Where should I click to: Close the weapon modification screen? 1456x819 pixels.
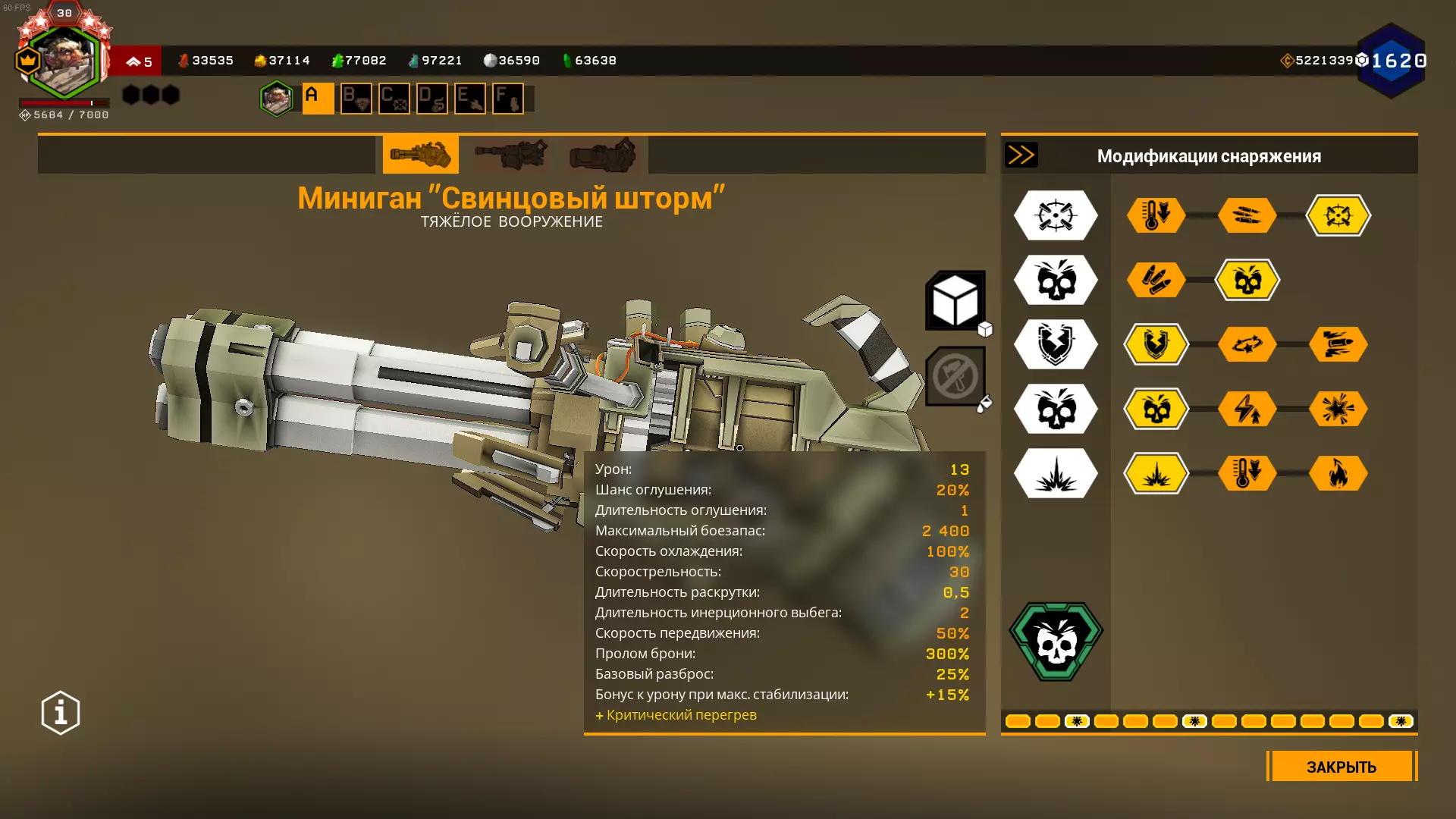[x=1341, y=766]
